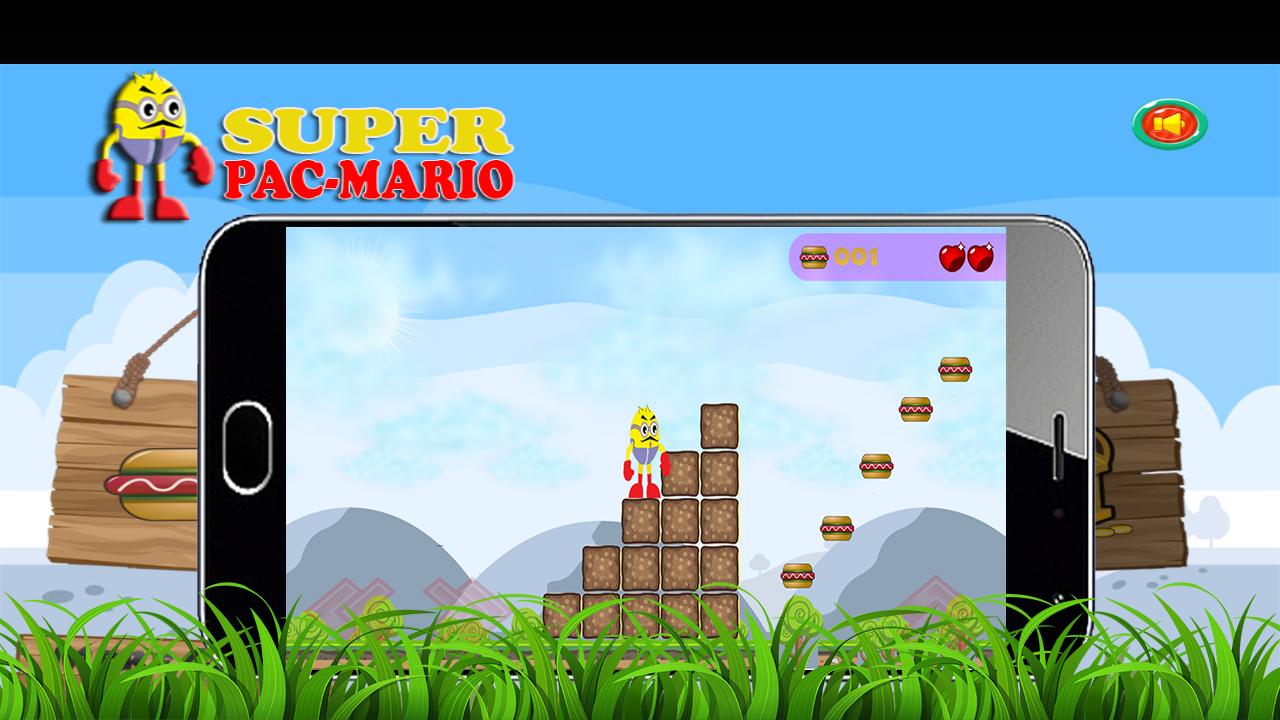
Task: Click the hamburger score icon on the HUD
Action: coord(812,258)
